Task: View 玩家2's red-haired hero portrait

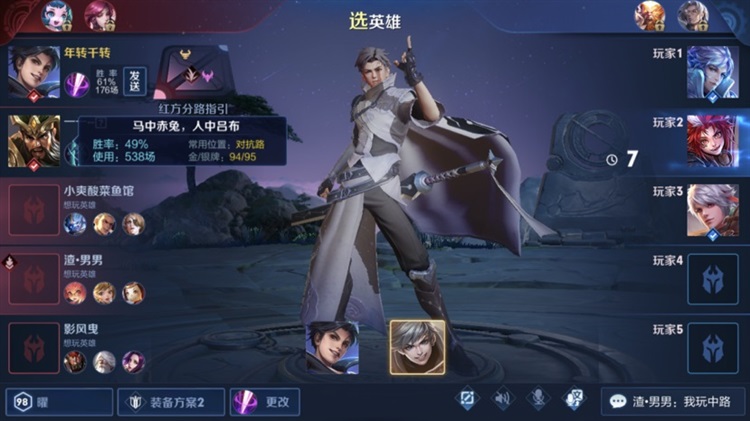Action: 712,141
